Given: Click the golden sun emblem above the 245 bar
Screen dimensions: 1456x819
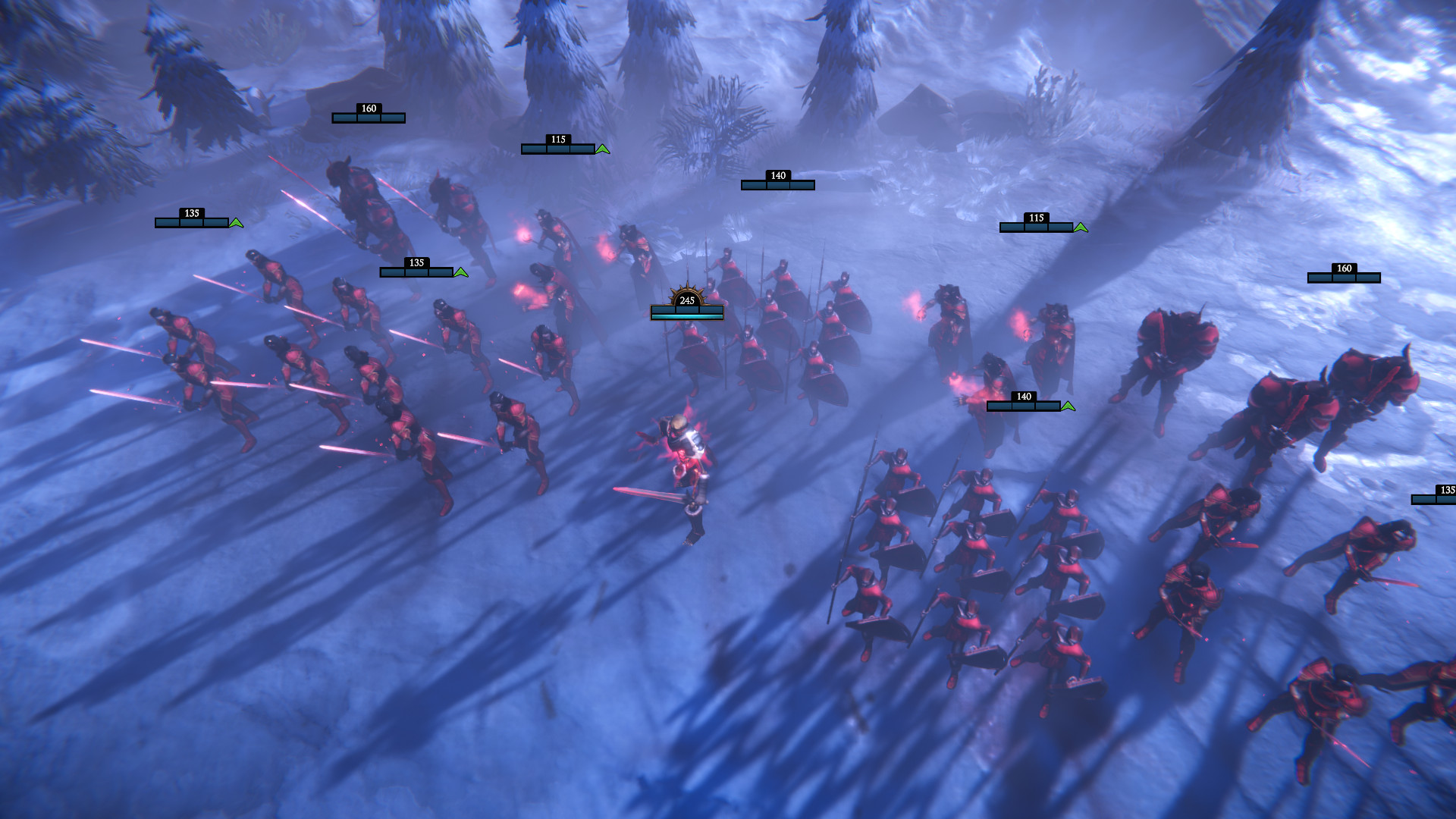Looking at the screenshot, I should (689, 290).
